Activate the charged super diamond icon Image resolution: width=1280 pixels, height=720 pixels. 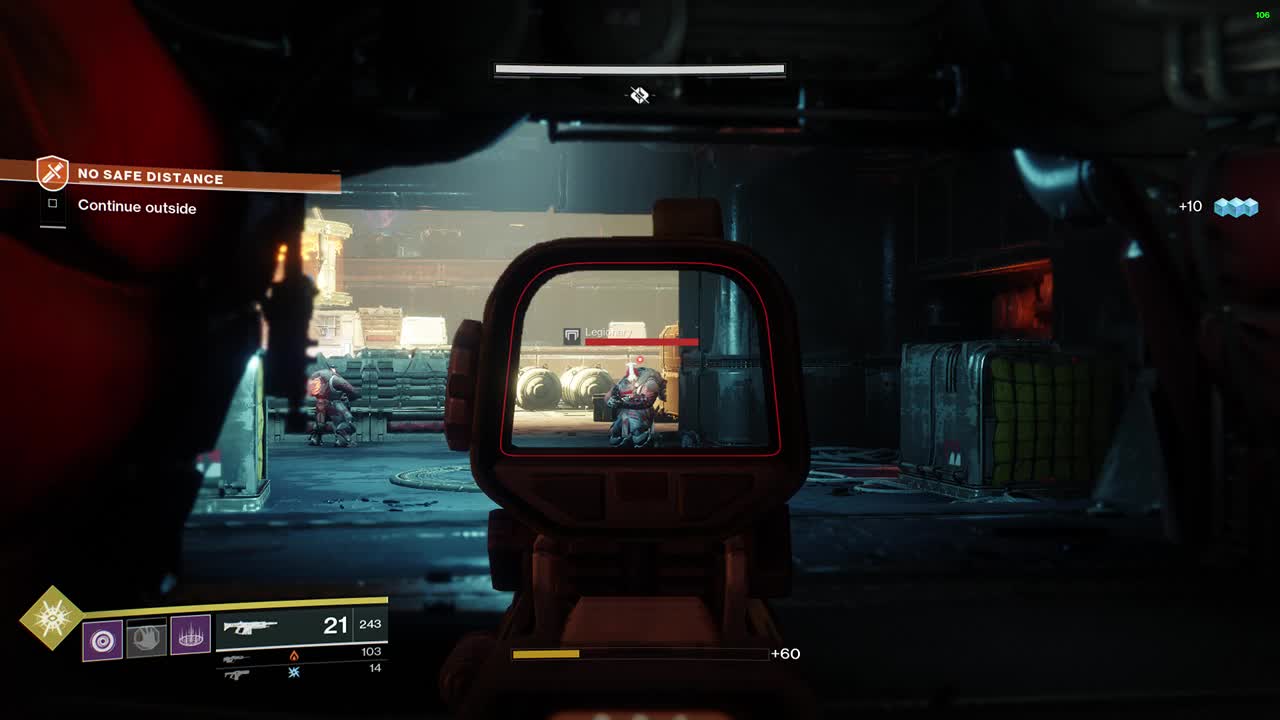[51, 617]
